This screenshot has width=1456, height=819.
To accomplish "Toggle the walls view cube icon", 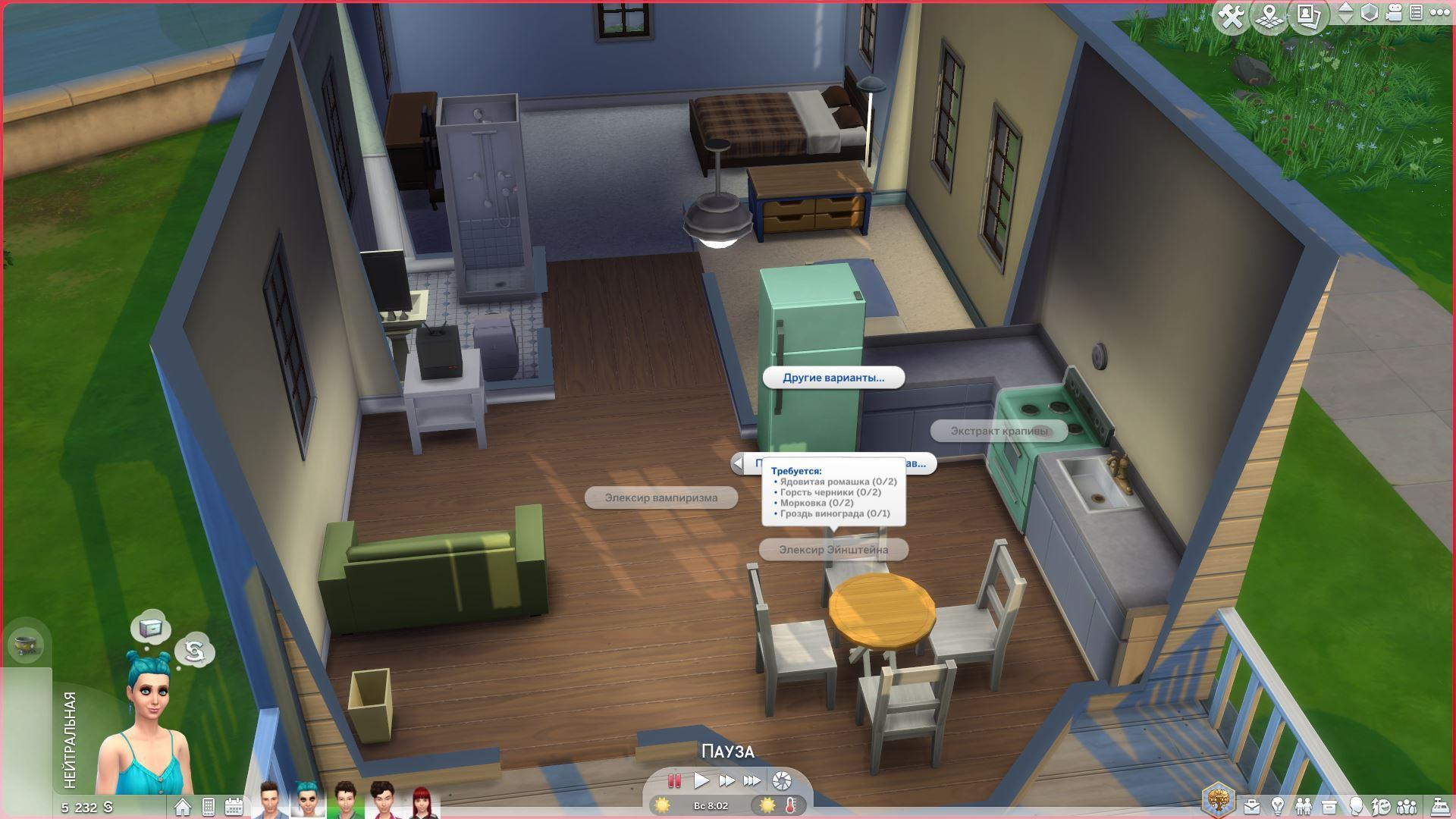I will pyautogui.click(x=1370, y=13).
